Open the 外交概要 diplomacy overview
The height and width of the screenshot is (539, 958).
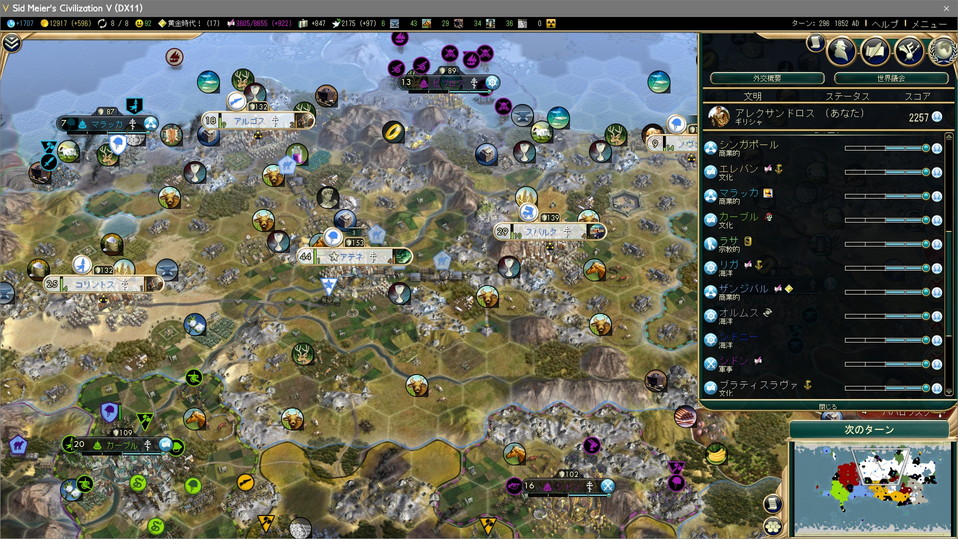click(767, 78)
